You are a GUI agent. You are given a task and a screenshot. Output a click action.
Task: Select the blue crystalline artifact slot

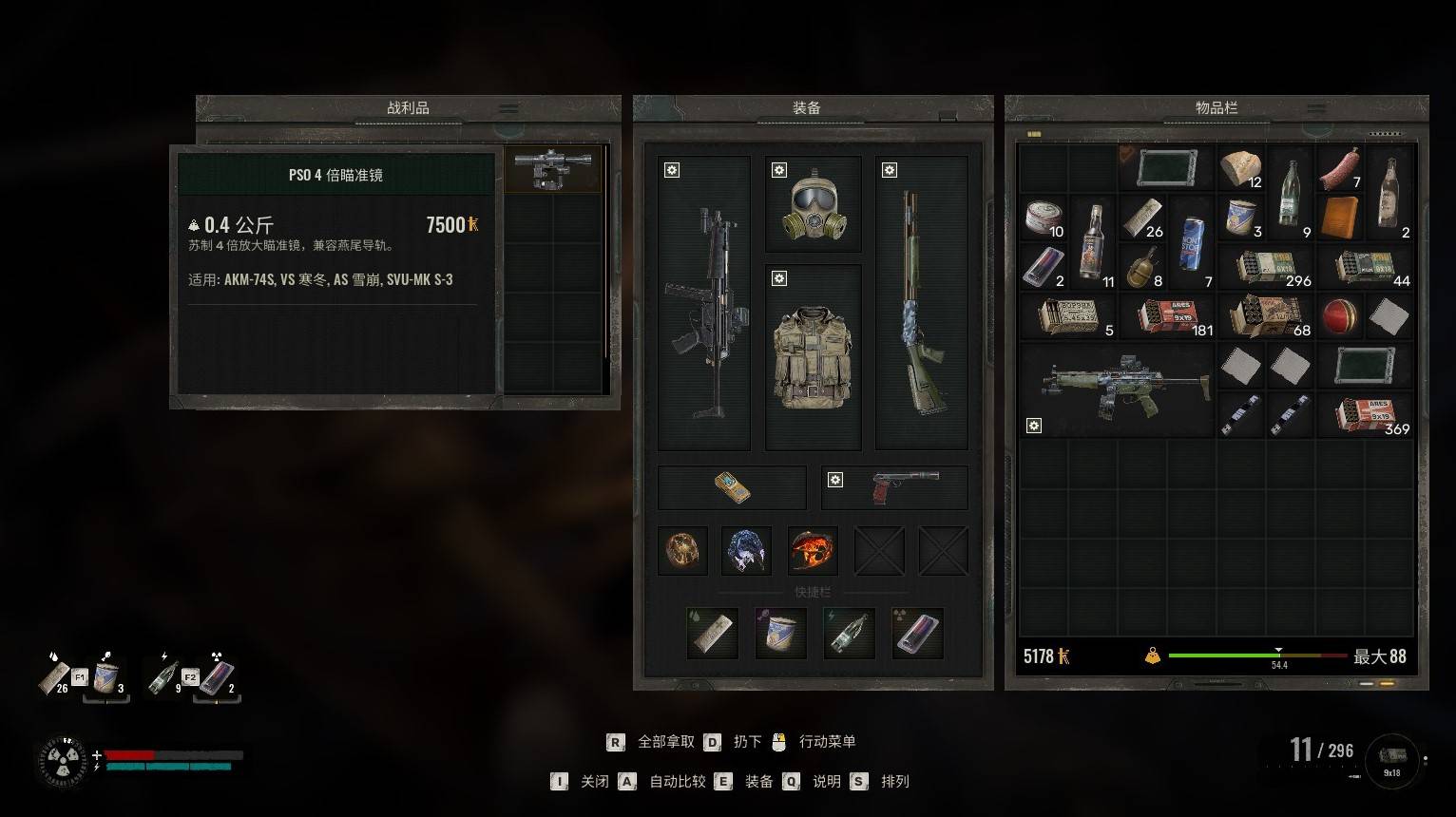[x=746, y=551]
